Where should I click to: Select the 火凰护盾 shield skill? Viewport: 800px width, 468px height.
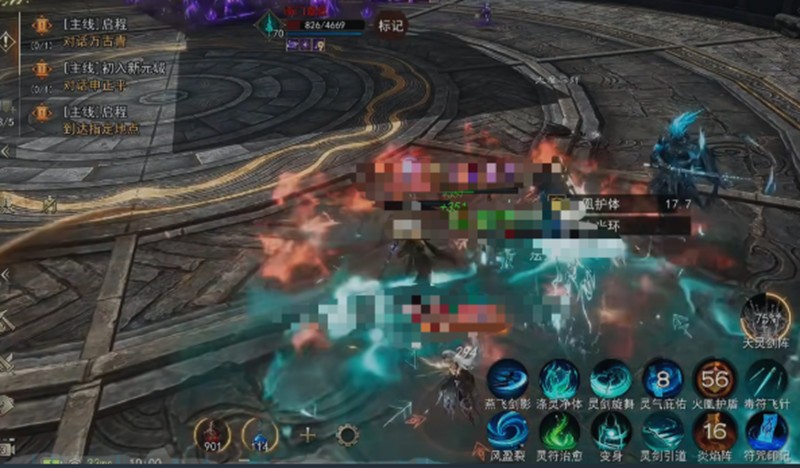(713, 378)
